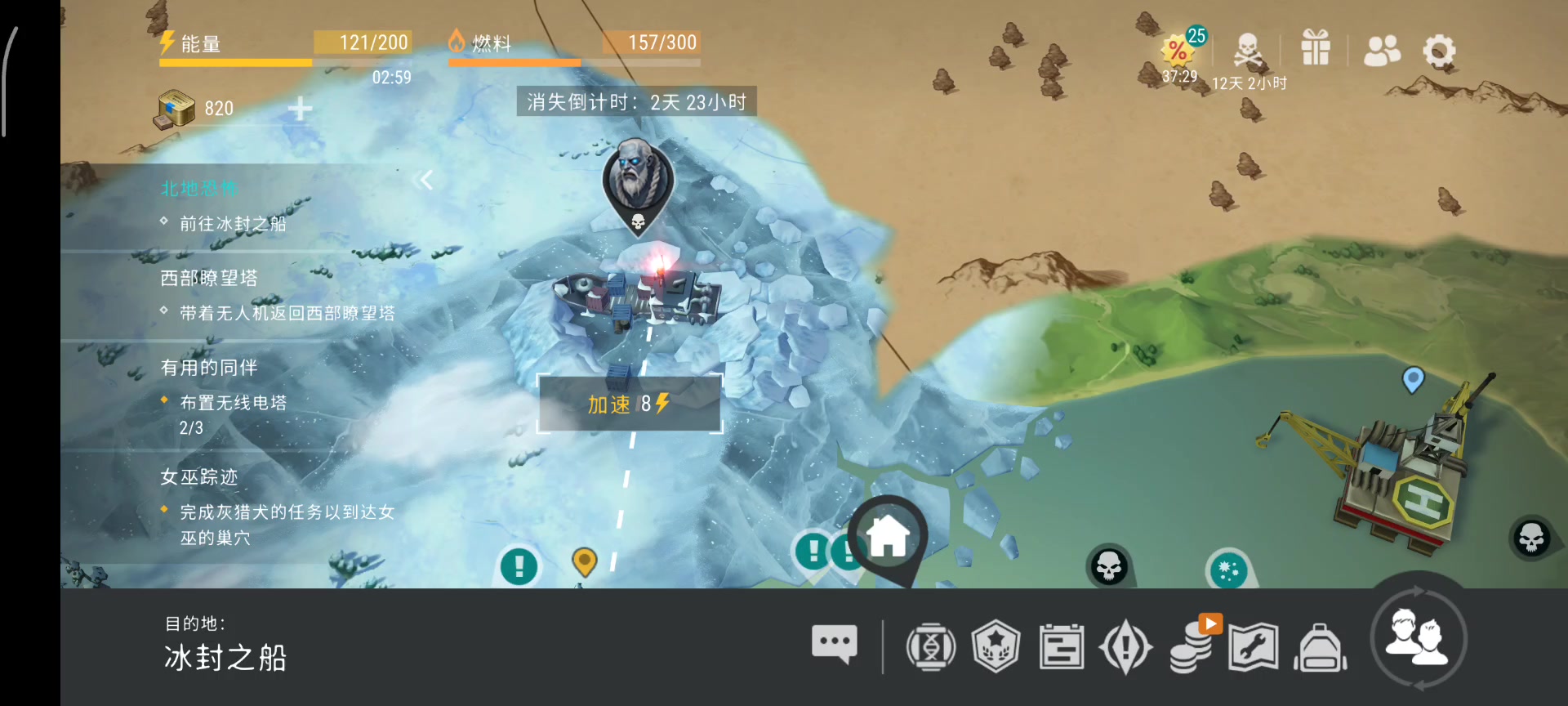Screen dimensions: 1568x706
Task: Open the gift box rewards
Action: tap(1316, 48)
